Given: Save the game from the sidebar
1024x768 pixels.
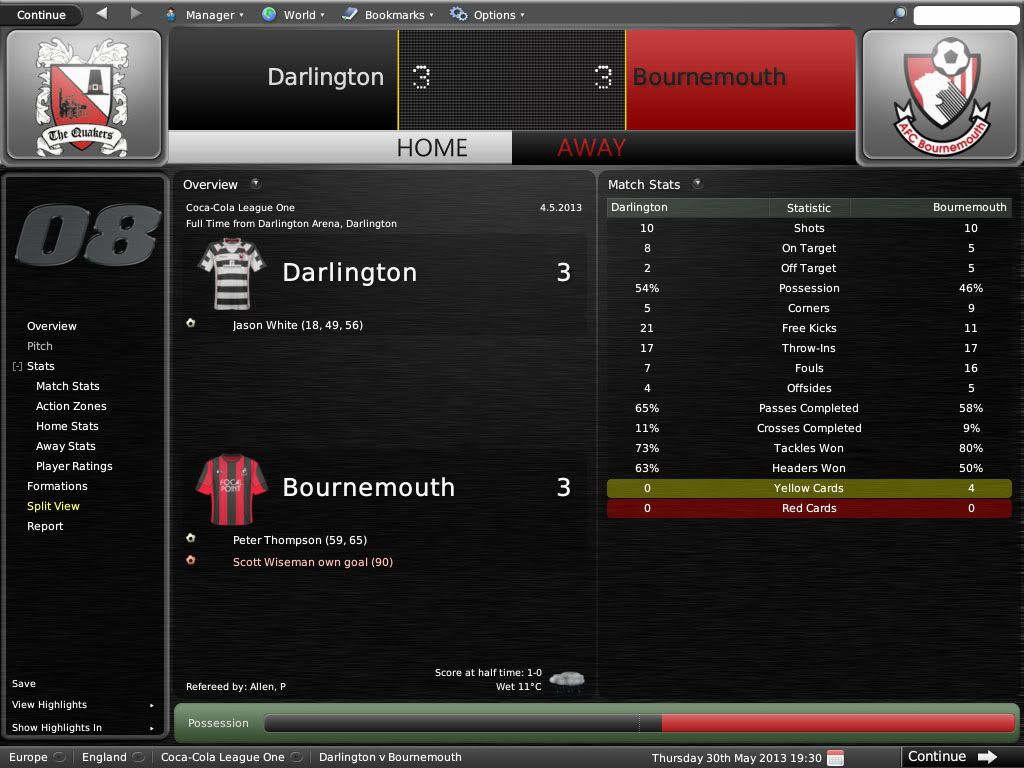Looking at the screenshot, I should (24, 684).
